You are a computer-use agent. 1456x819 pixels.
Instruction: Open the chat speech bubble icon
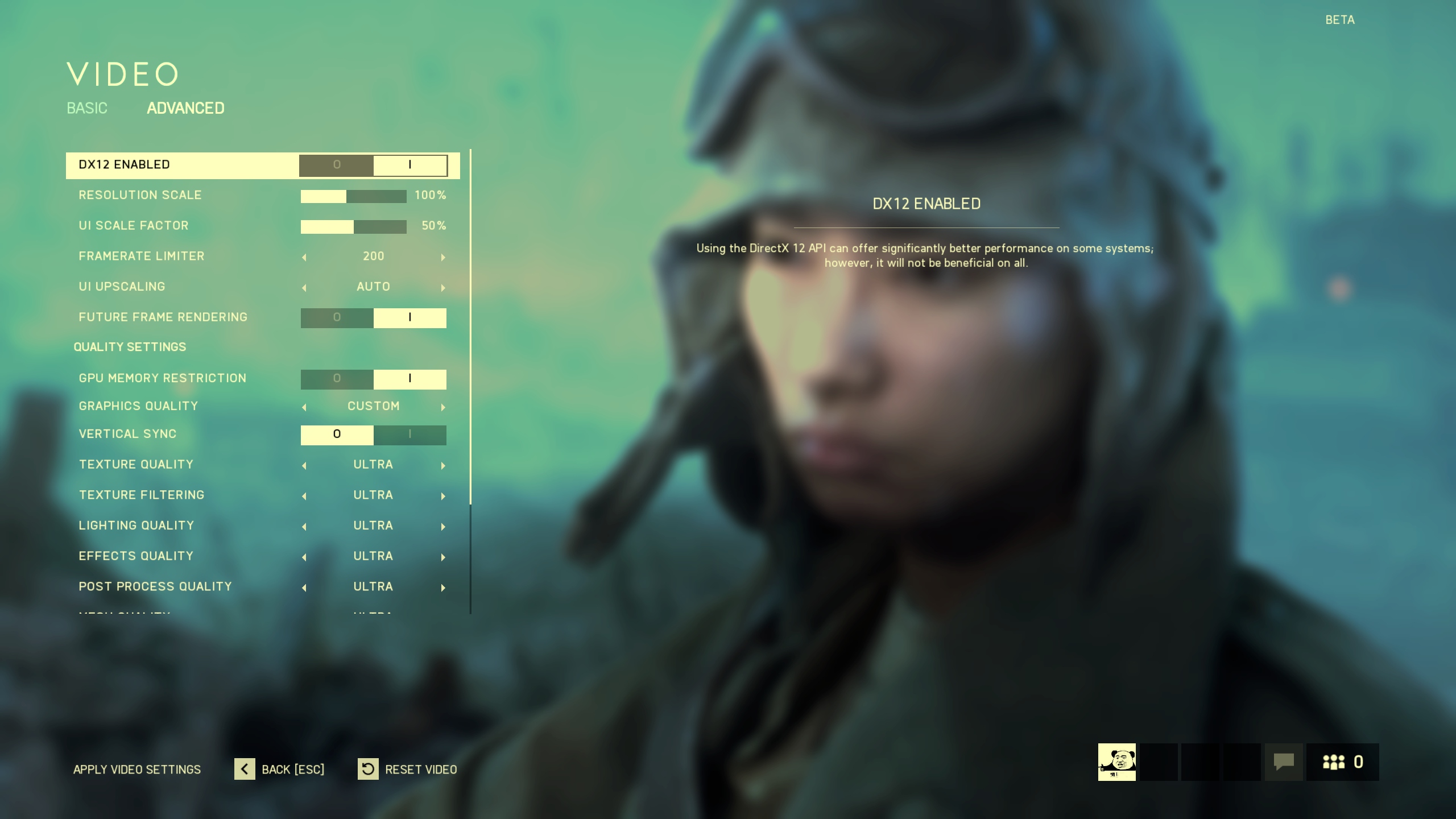(x=1284, y=762)
